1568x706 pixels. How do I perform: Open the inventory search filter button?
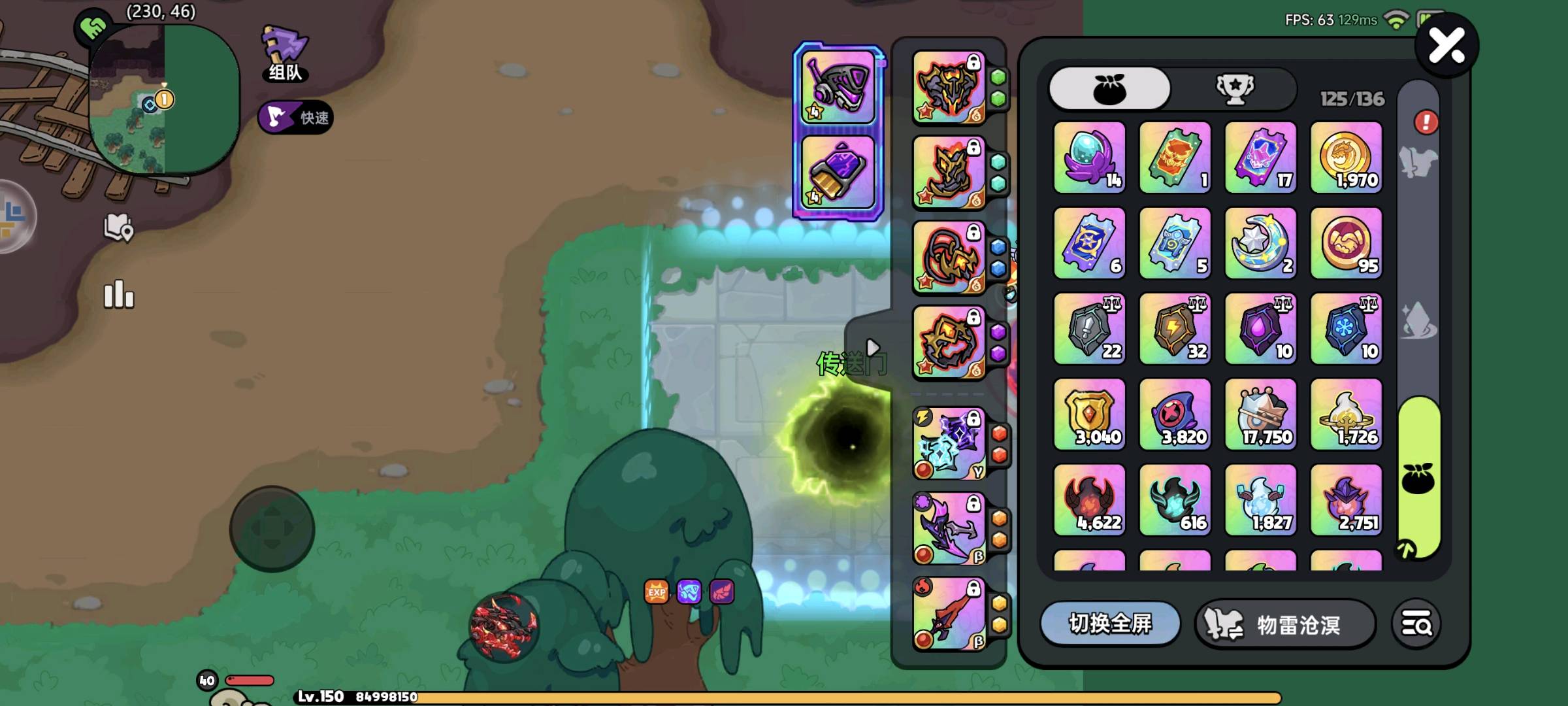(1416, 624)
